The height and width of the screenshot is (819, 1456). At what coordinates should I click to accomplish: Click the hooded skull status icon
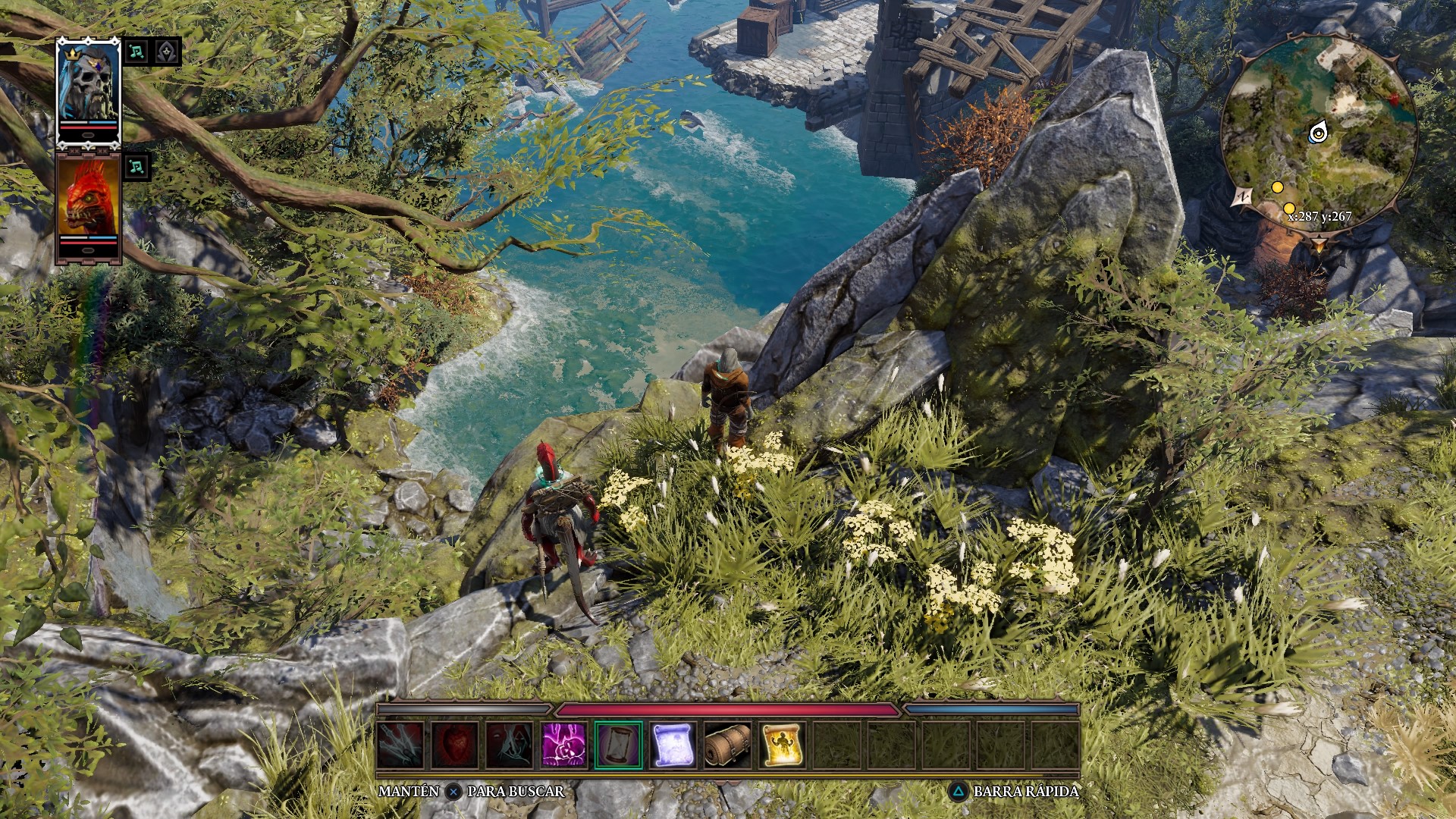pos(167,52)
